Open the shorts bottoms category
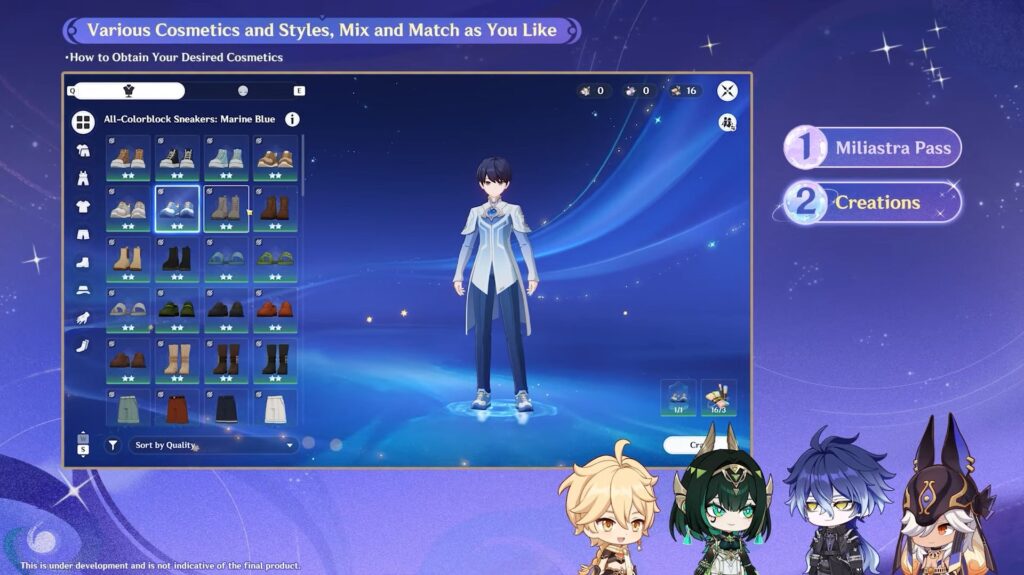Image resolution: width=1024 pixels, height=575 pixels. point(83,235)
